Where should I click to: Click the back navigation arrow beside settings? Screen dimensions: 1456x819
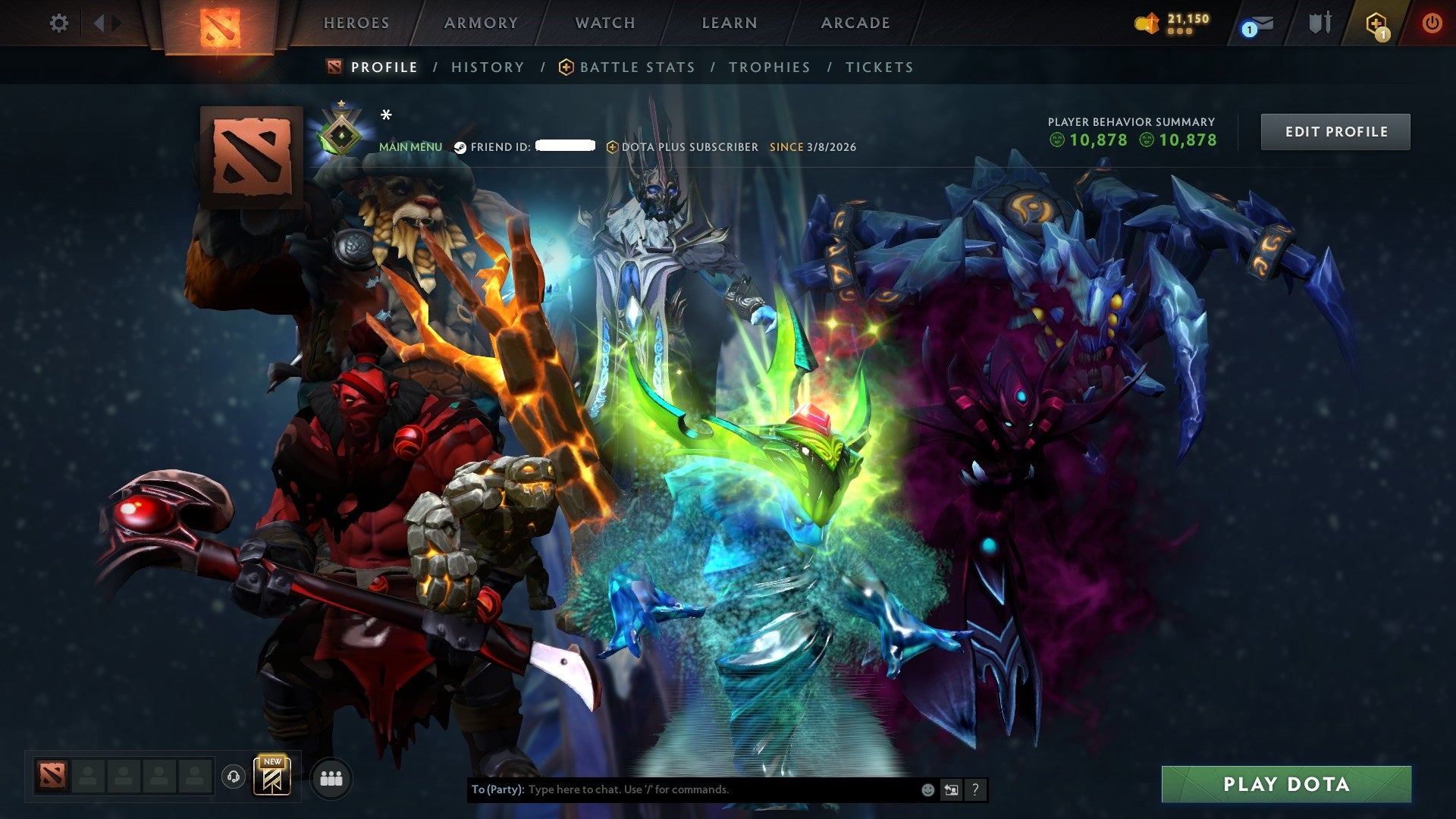pos(99,23)
